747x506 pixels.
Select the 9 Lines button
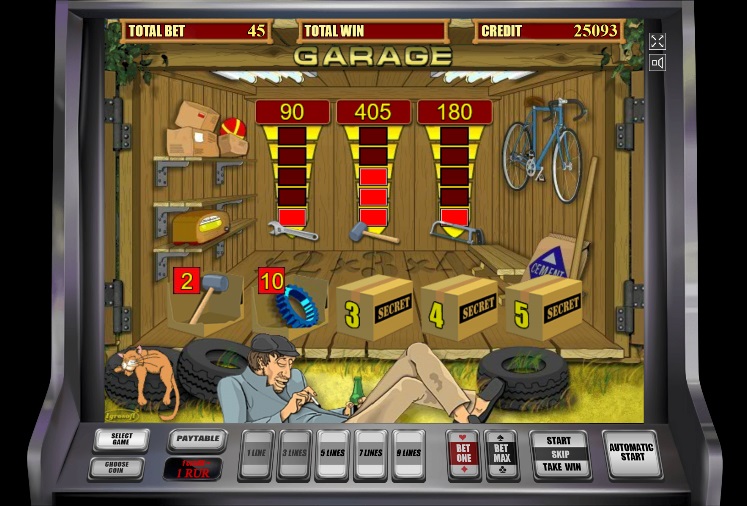click(x=408, y=452)
